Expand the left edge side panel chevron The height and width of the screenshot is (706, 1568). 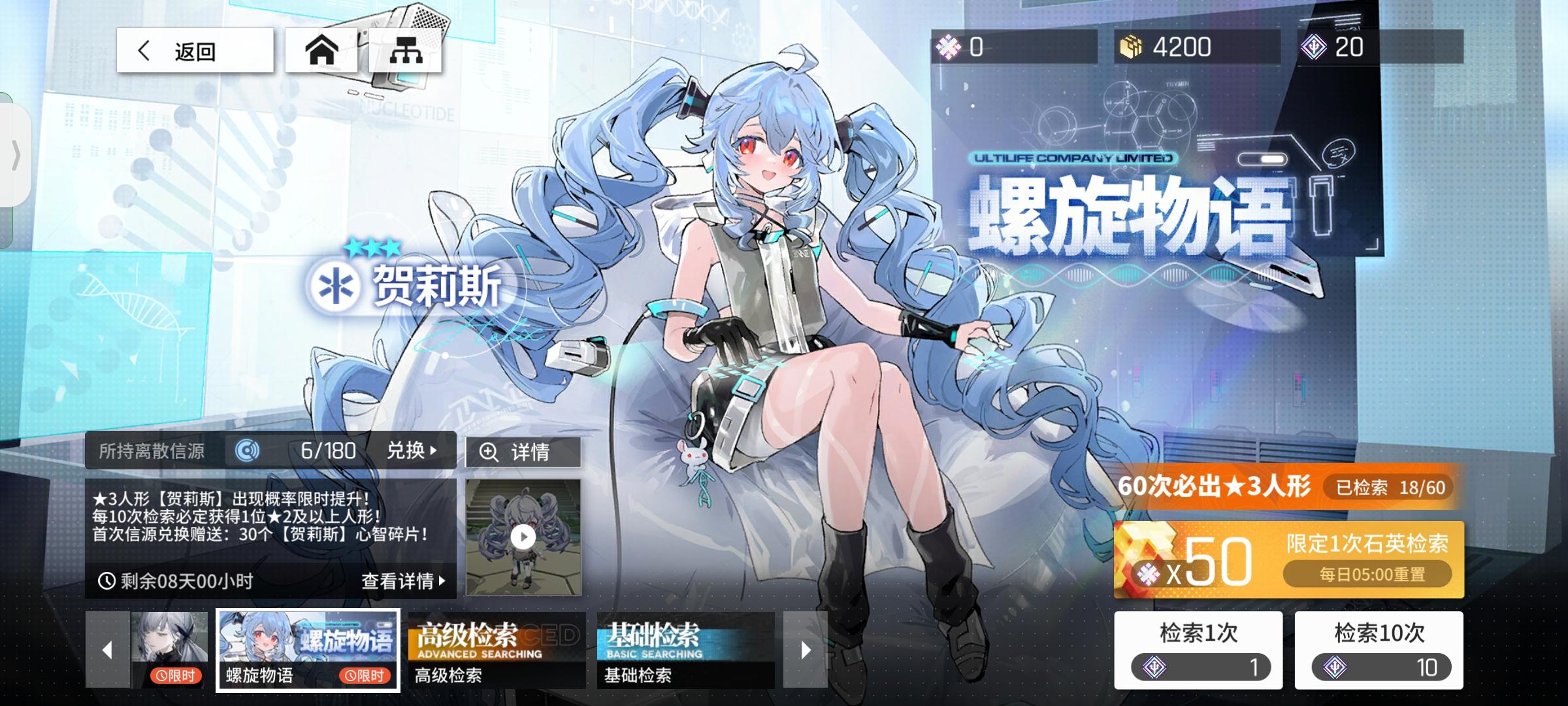(16, 154)
